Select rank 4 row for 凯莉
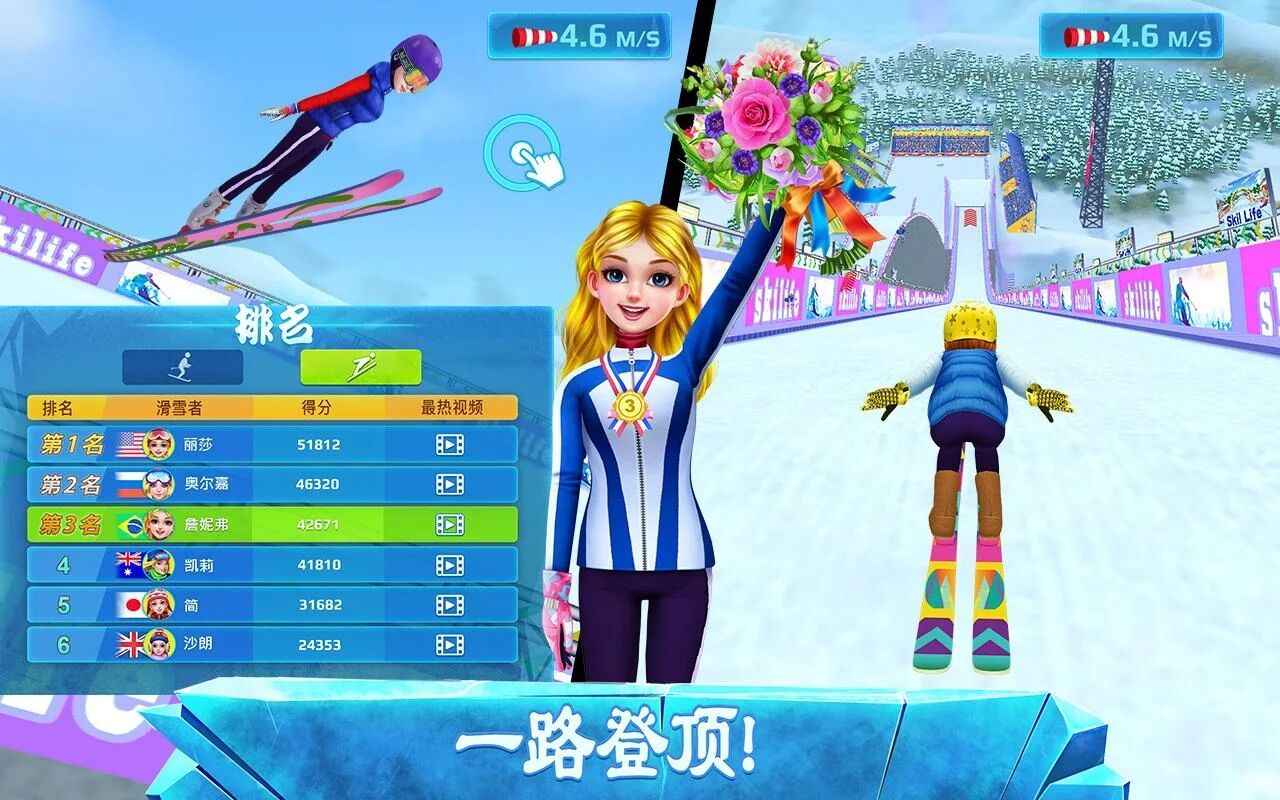1280x800 pixels. (x=270, y=563)
